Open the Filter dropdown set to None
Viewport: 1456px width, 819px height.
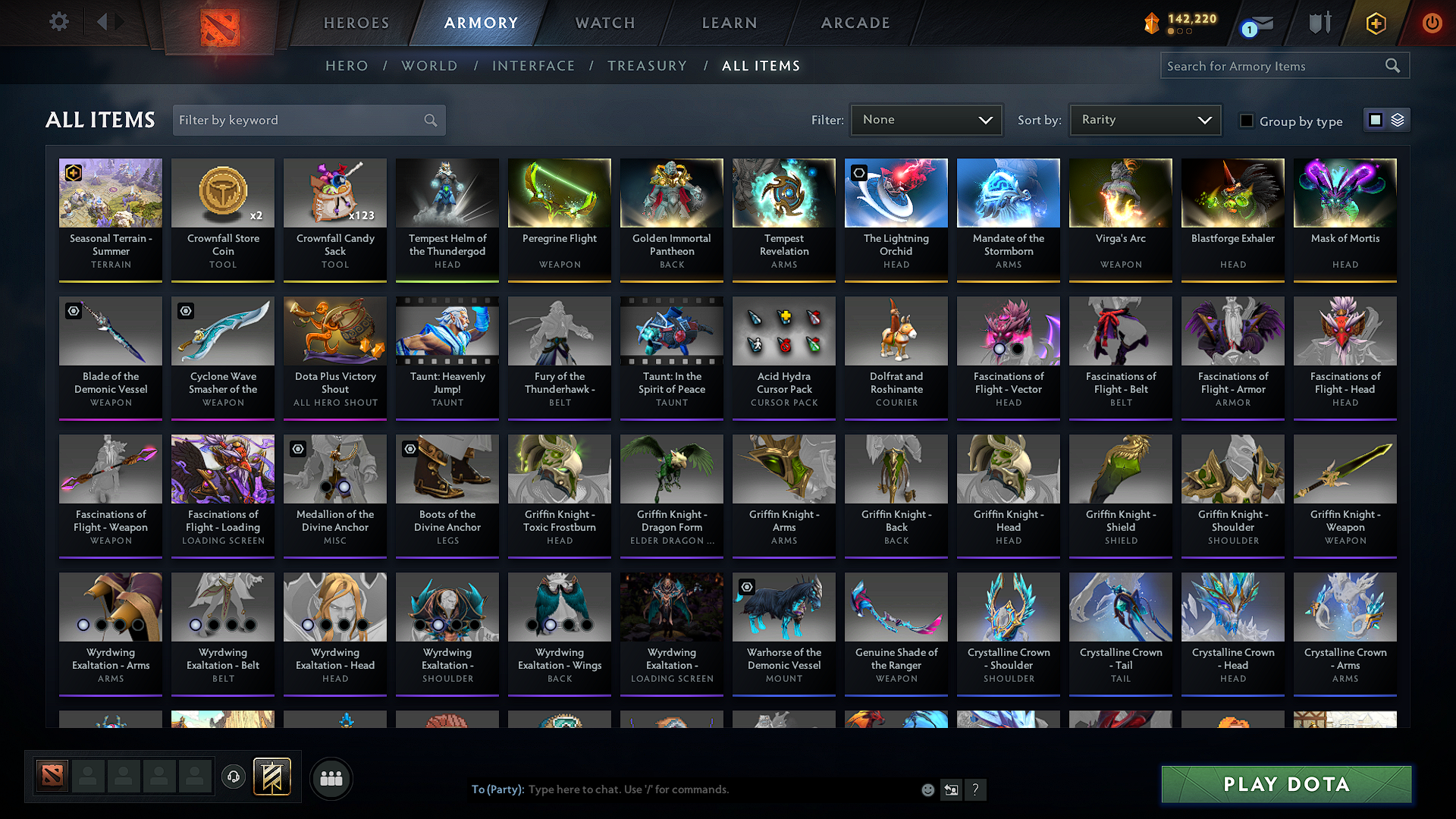click(x=926, y=119)
